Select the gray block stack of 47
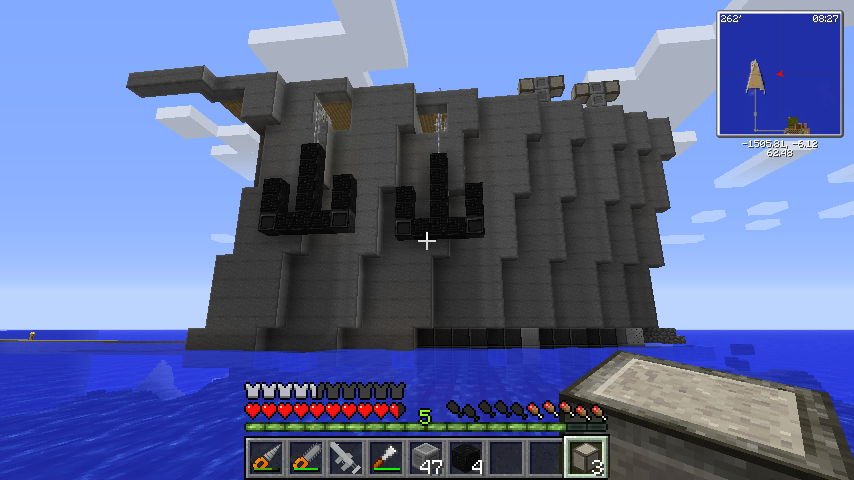854x480 pixels. click(426, 458)
